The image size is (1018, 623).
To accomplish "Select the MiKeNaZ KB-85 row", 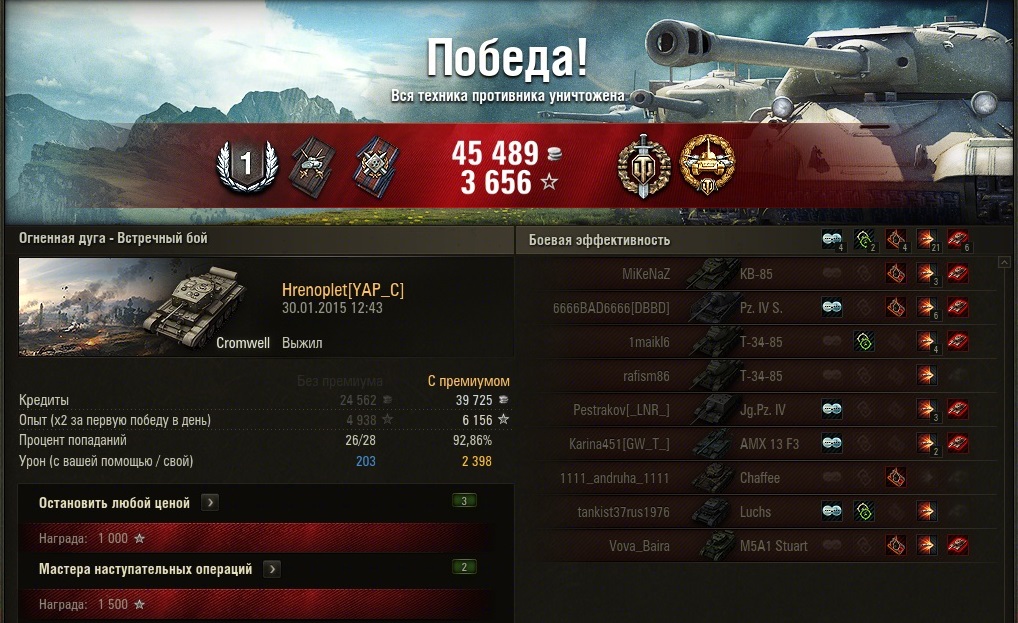I will 755,273.
